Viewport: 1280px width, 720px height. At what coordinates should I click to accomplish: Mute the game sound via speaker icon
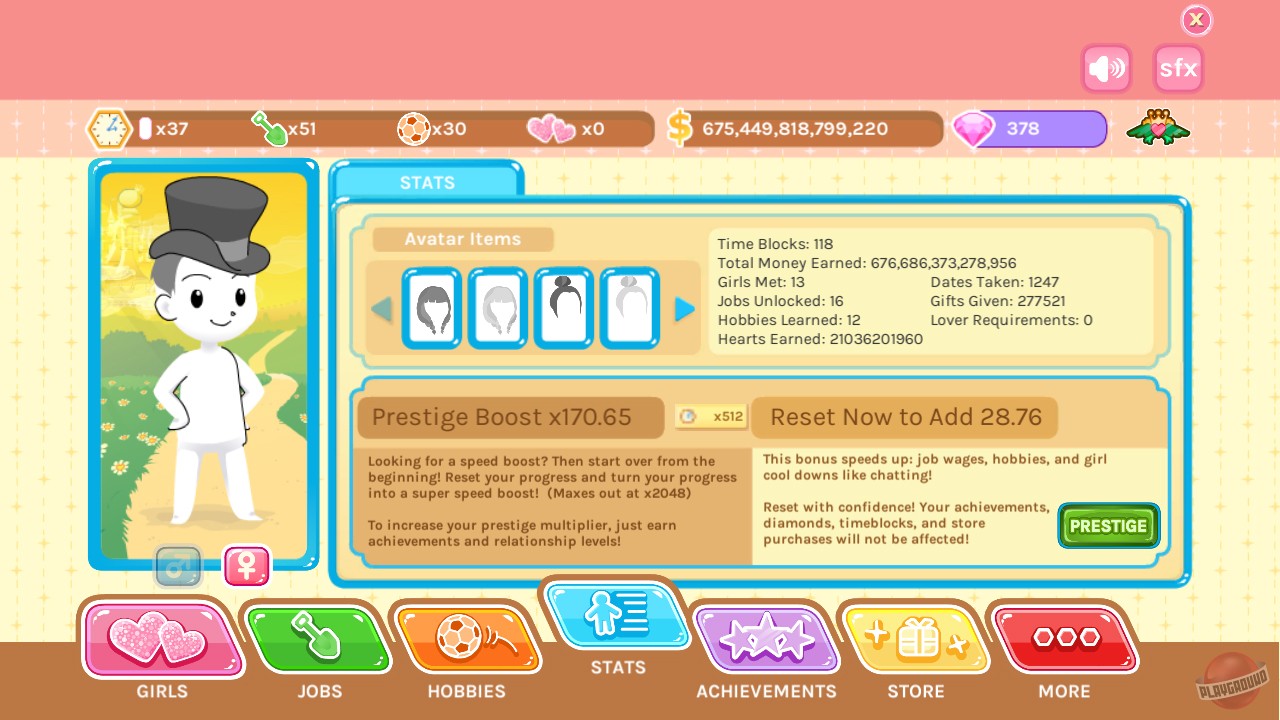click(x=1106, y=69)
